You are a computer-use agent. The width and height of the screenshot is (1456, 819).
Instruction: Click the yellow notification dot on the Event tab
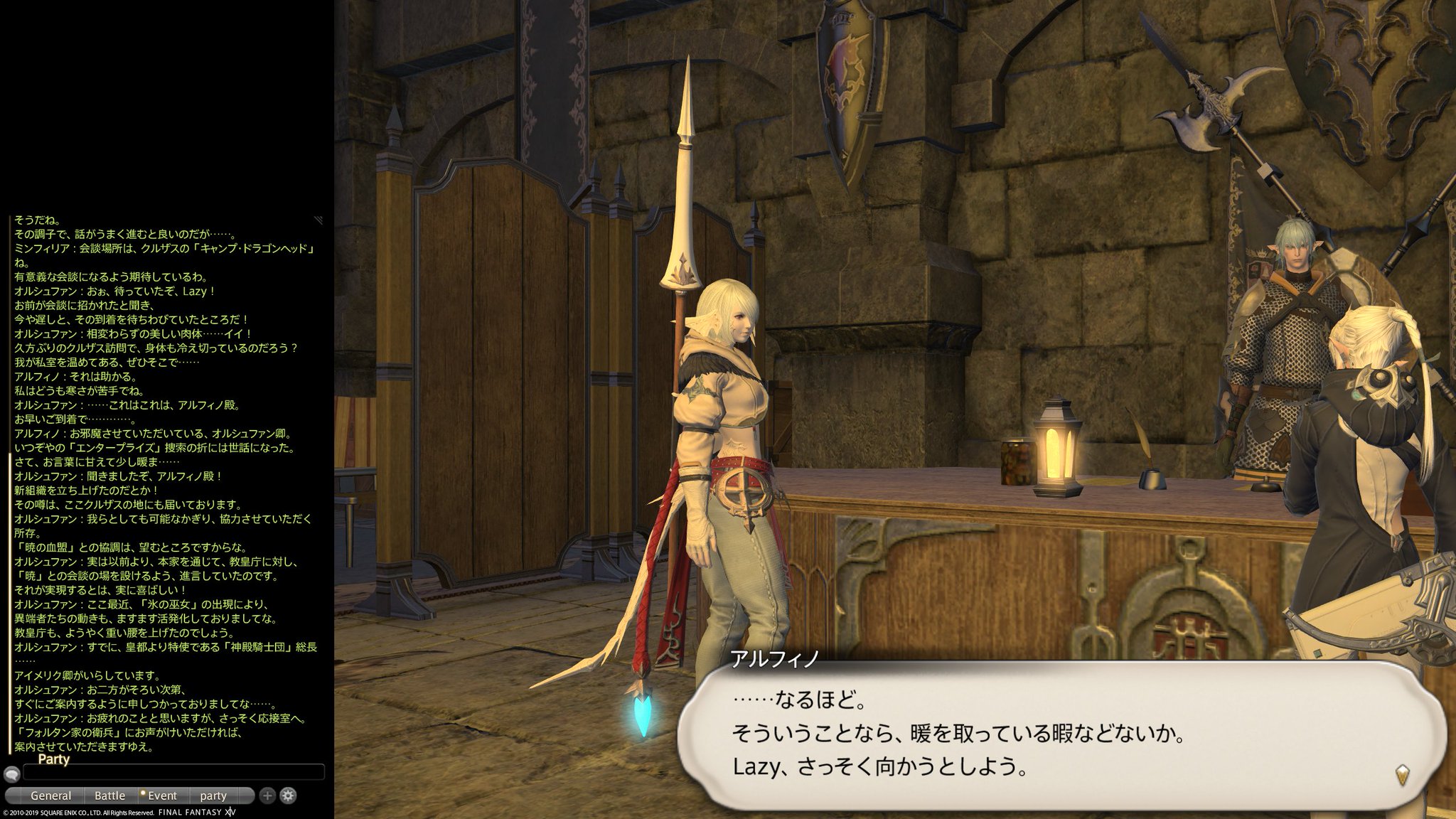[x=144, y=791]
